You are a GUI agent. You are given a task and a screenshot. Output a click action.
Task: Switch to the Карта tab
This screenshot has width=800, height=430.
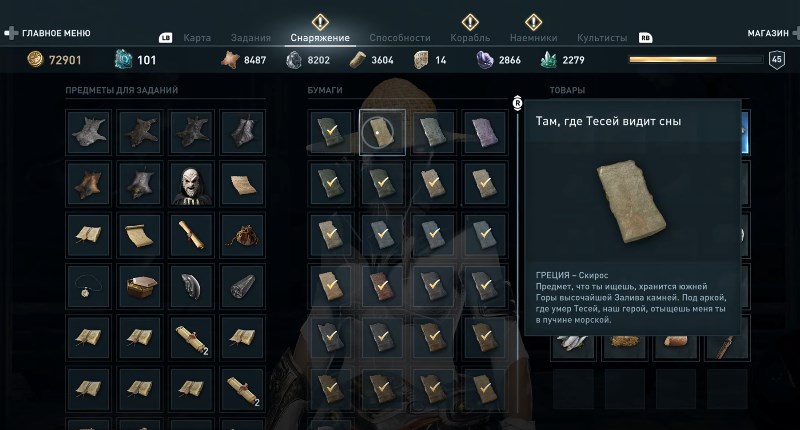(197, 38)
